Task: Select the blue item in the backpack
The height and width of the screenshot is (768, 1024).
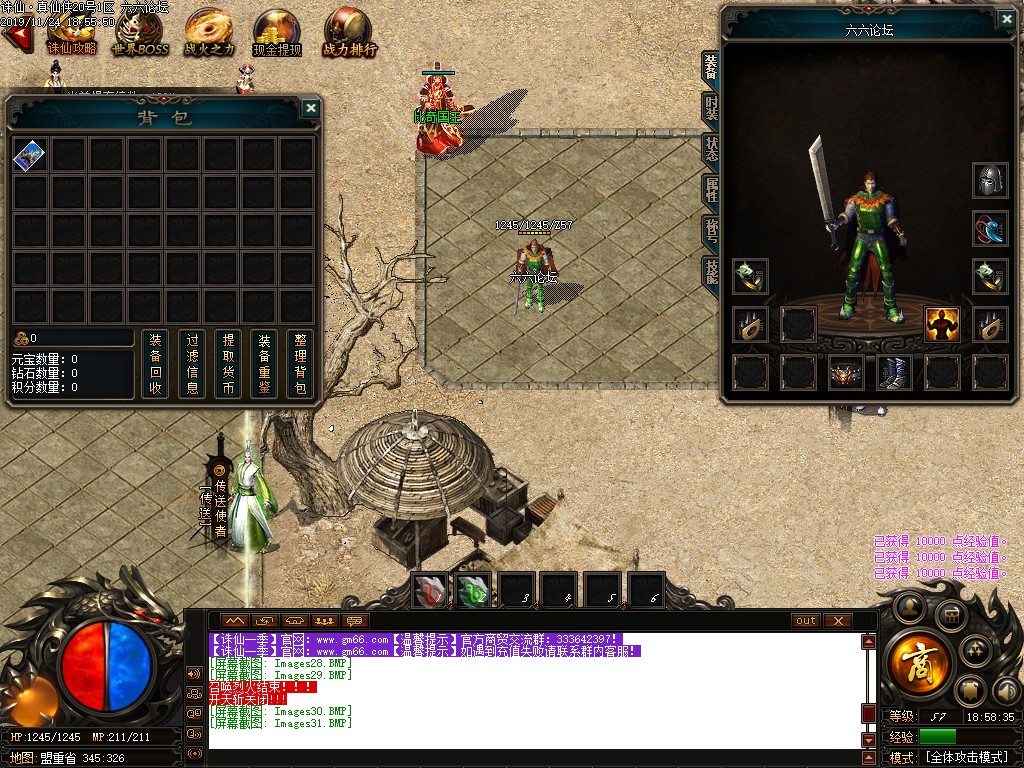Action: 30,155
